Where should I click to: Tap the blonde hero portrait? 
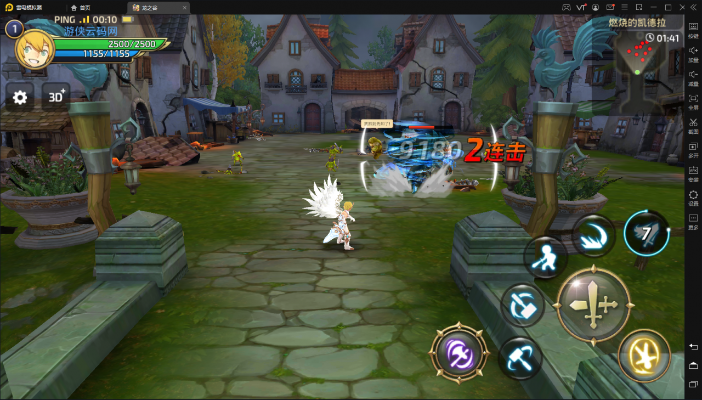(36, 49)
